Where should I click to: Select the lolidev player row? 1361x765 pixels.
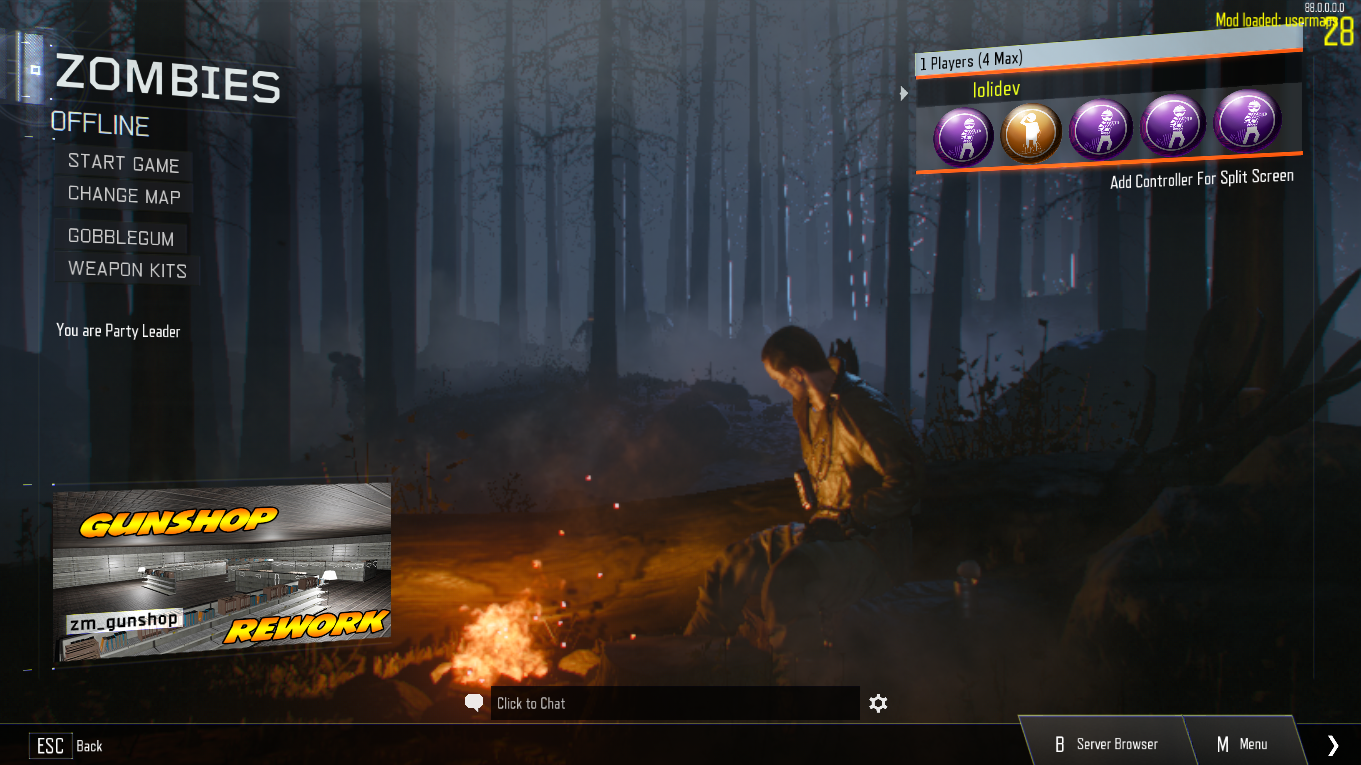click(x=1107, y=90)
